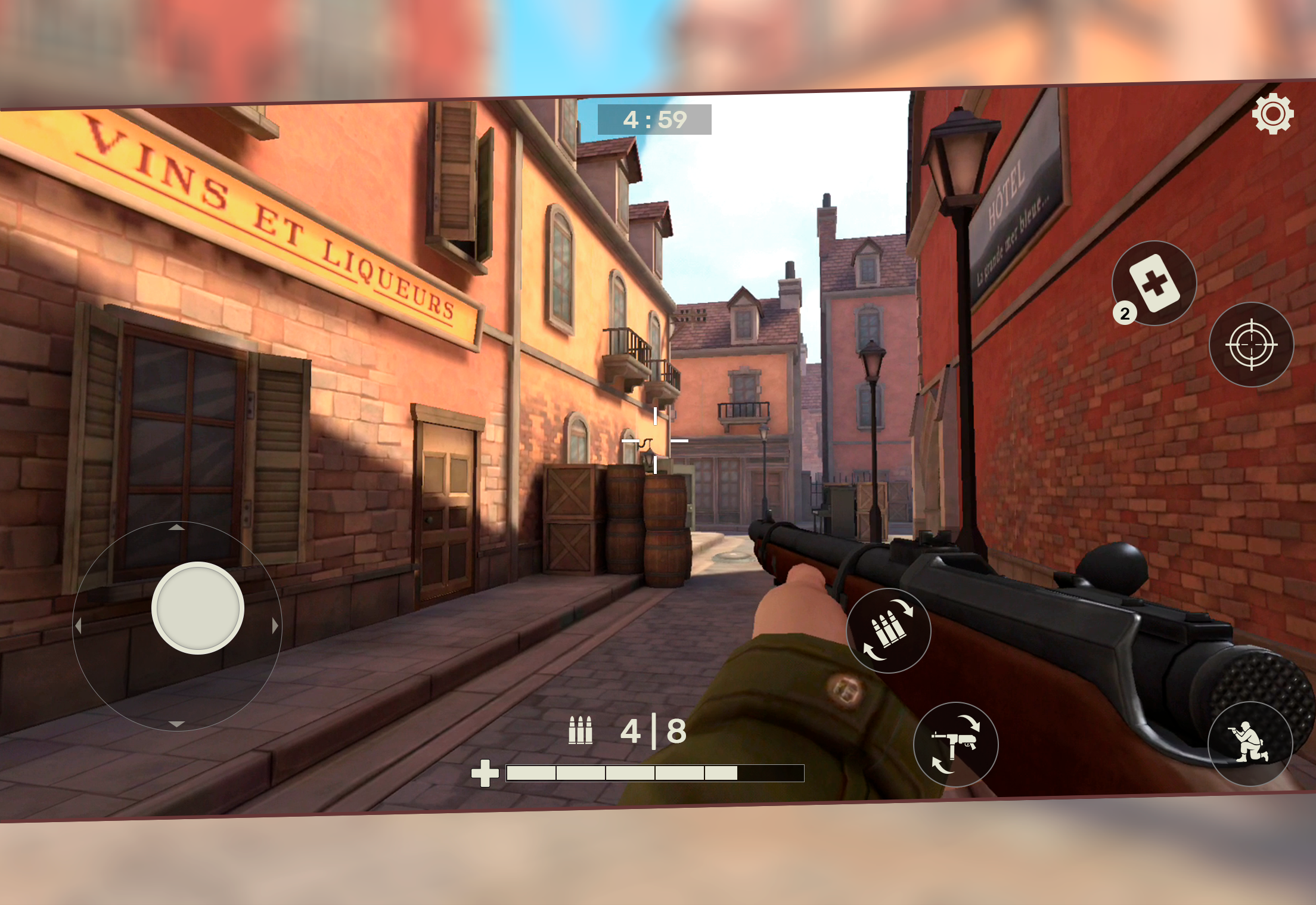
Task: Click the center aiming reticle
Action: 656,439
